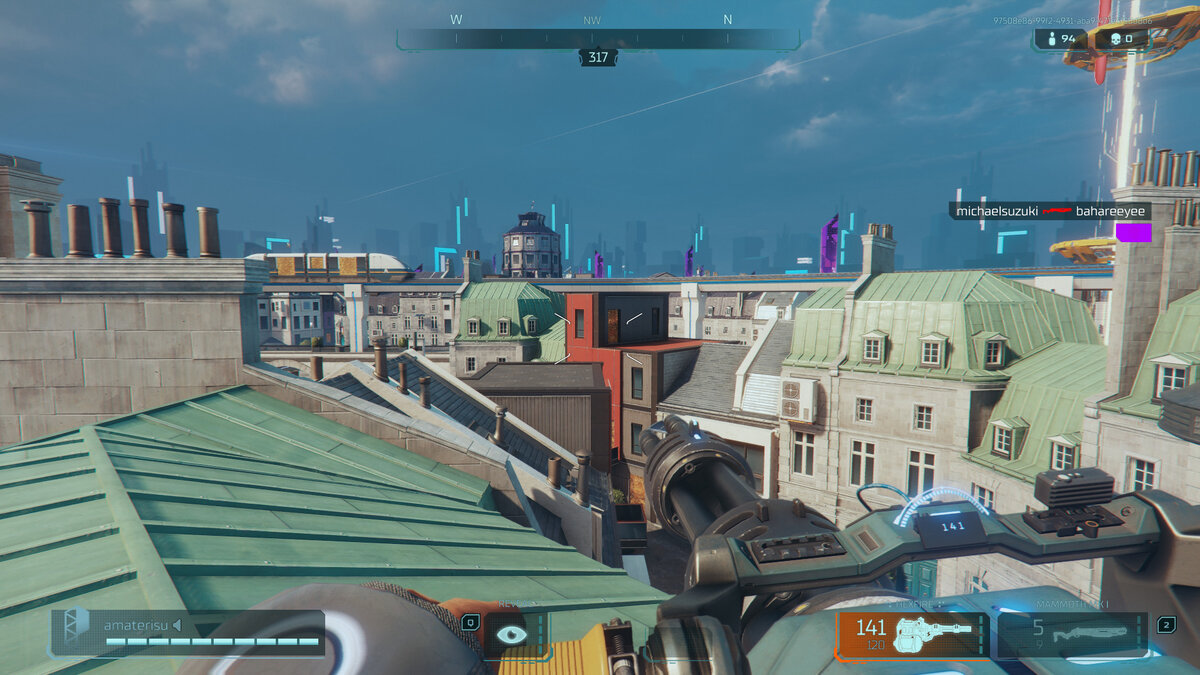
Task: Select the michaelsuzuki kill feed entry
Action: pos(1049,211)
